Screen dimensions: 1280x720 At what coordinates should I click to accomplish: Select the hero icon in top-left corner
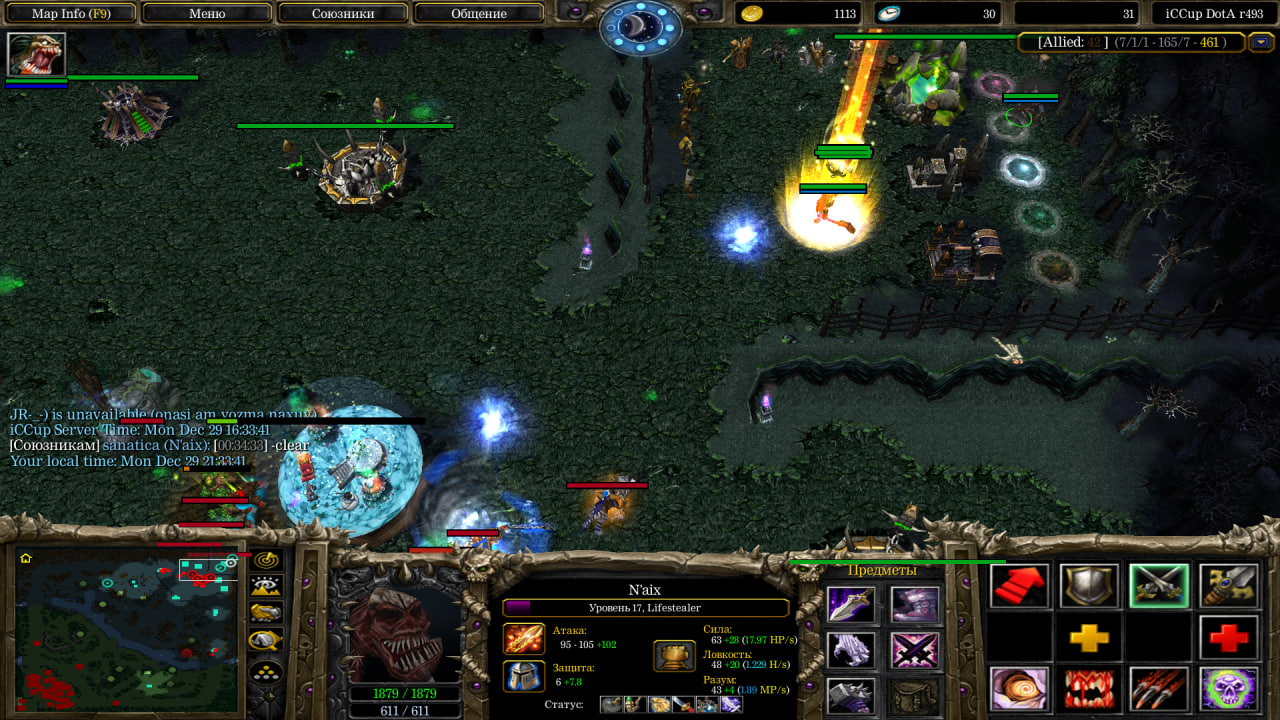point(36,54)
